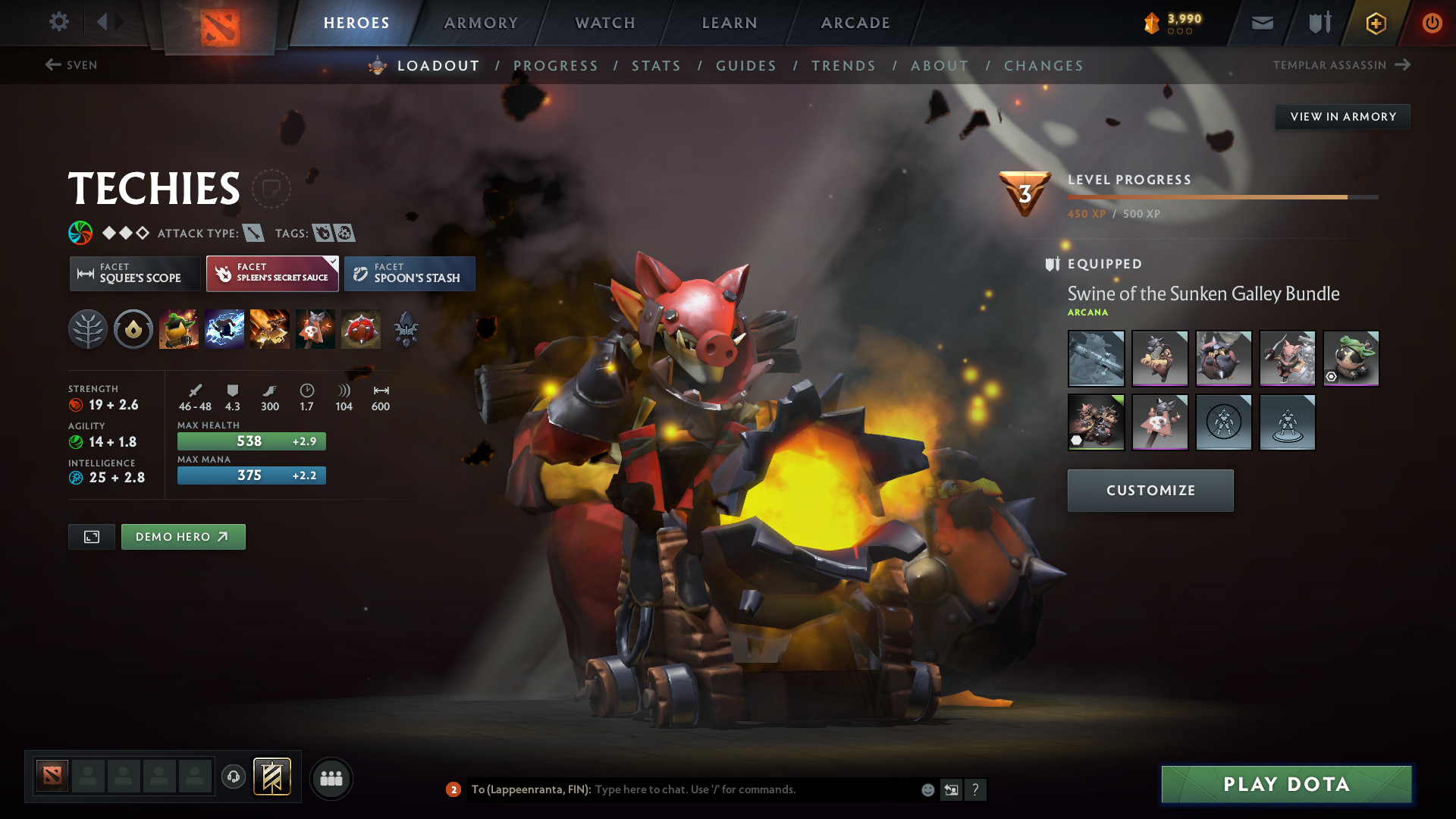View the innate ability droplet icon

133,329
